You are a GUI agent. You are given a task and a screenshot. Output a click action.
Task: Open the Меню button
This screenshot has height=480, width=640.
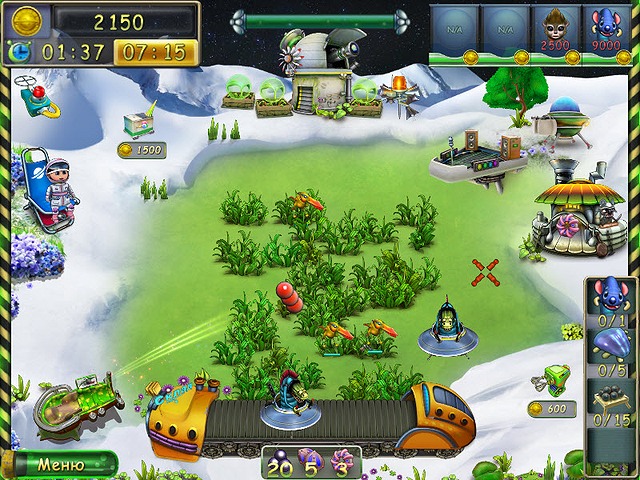[60, 465]
